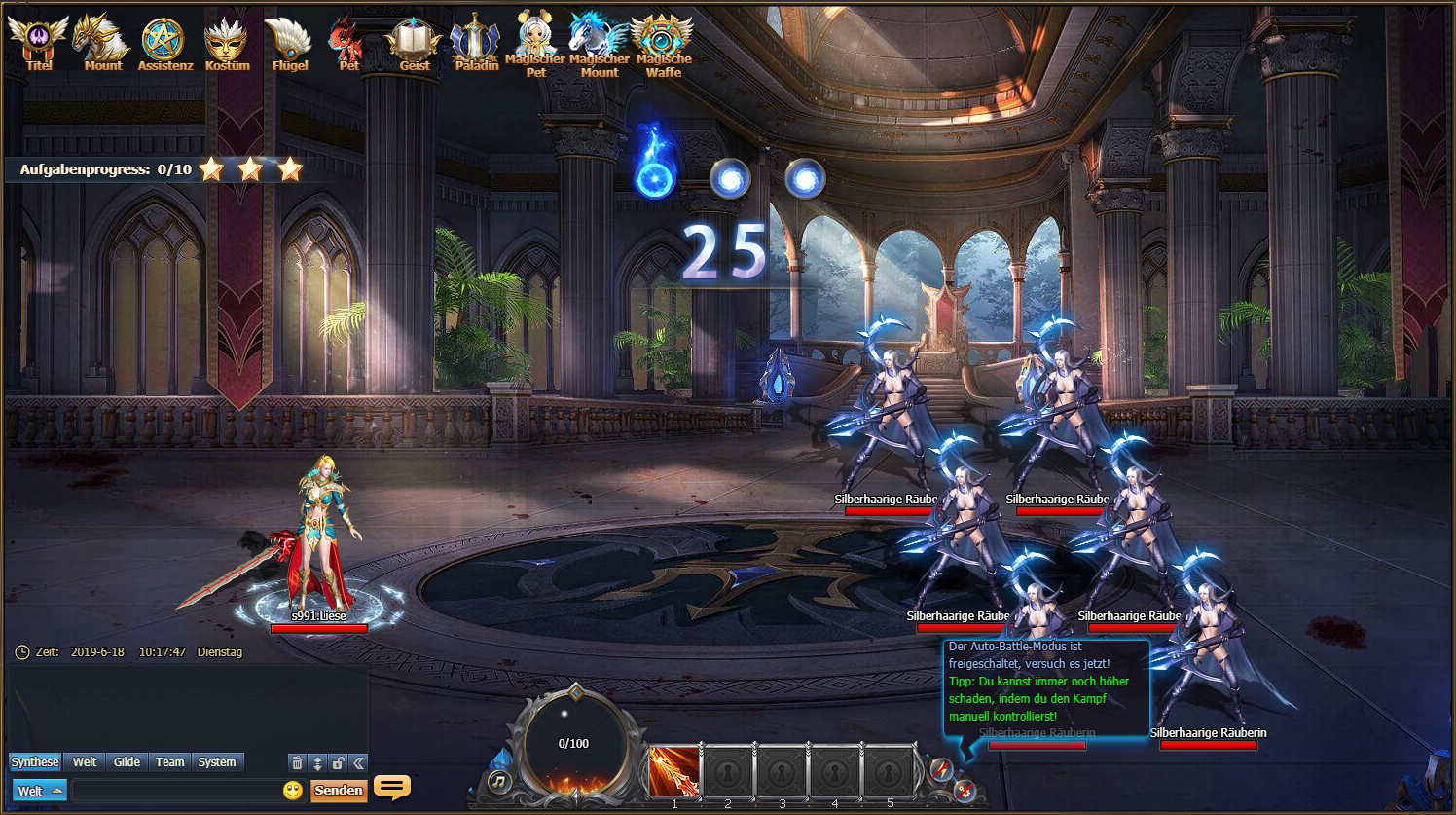1456x815 pixels.
Task: Switch to the System chat tab
Action: (x=216, y=762)
